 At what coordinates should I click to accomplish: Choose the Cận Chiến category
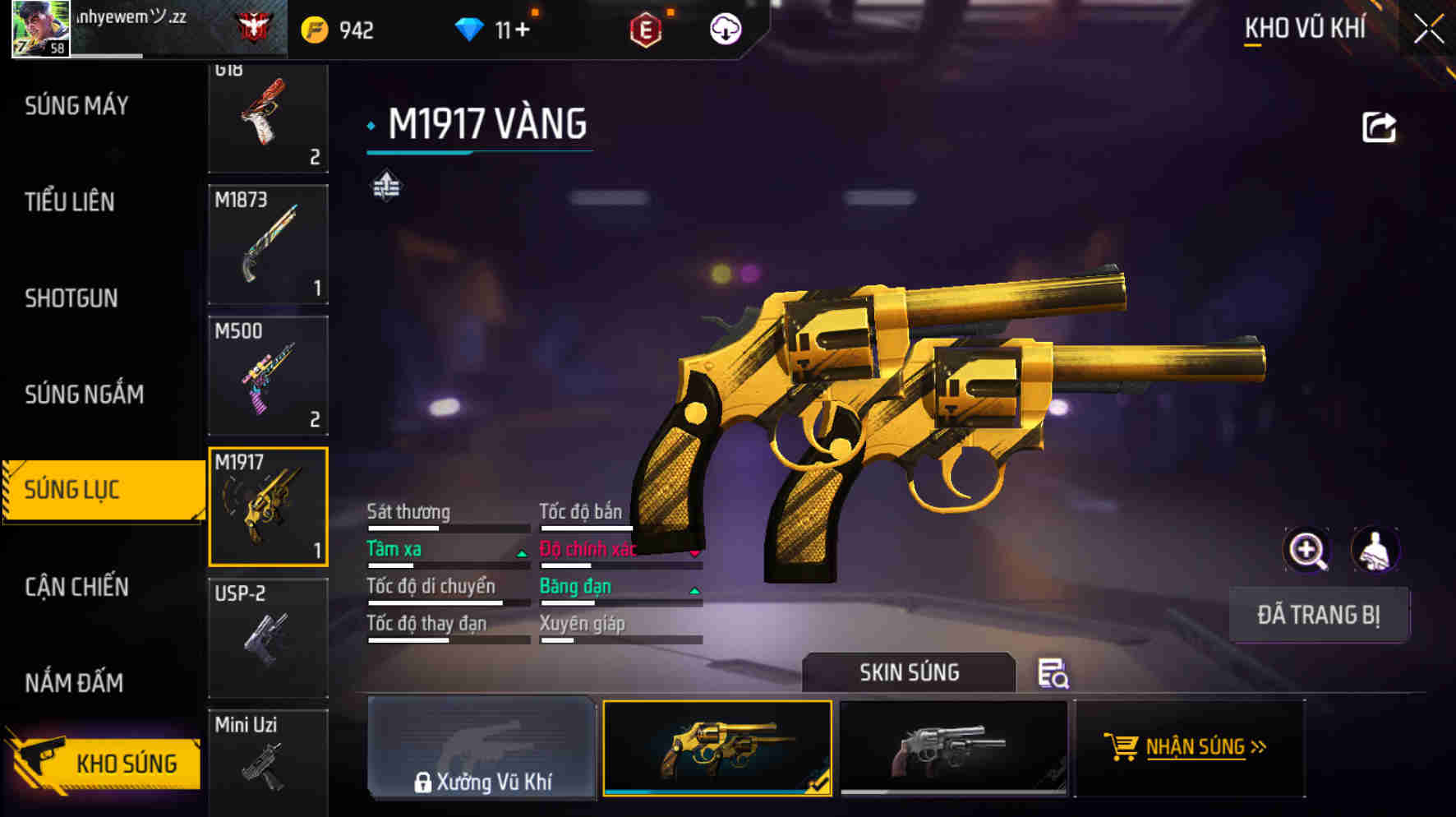tap(76, 587)
